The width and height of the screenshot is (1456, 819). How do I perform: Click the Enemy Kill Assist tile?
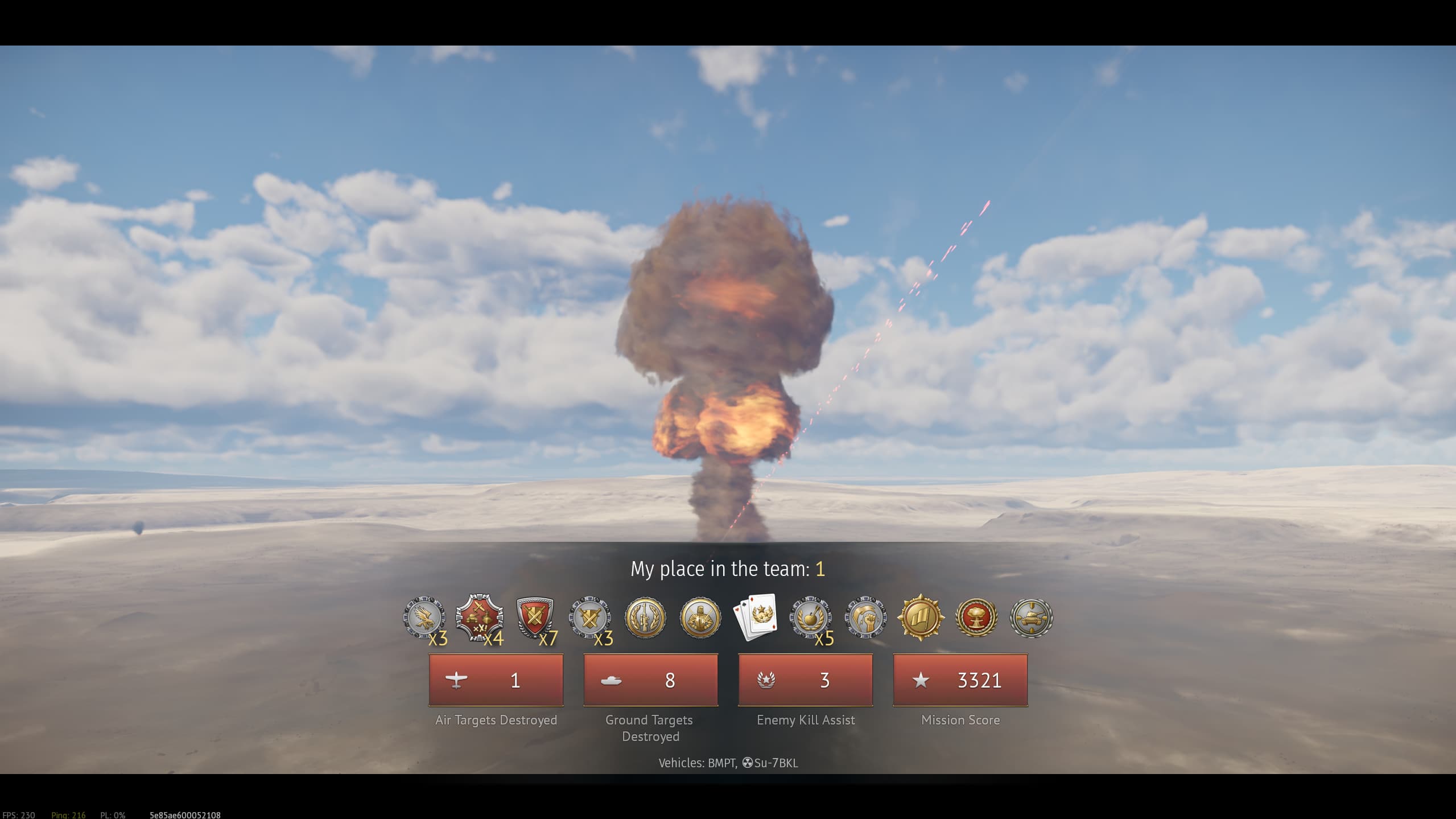click(805, 680)
